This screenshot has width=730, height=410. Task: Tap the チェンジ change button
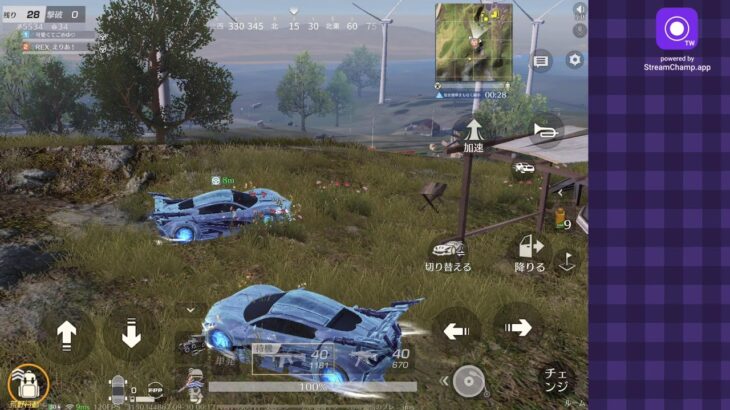tap(556, 381)
